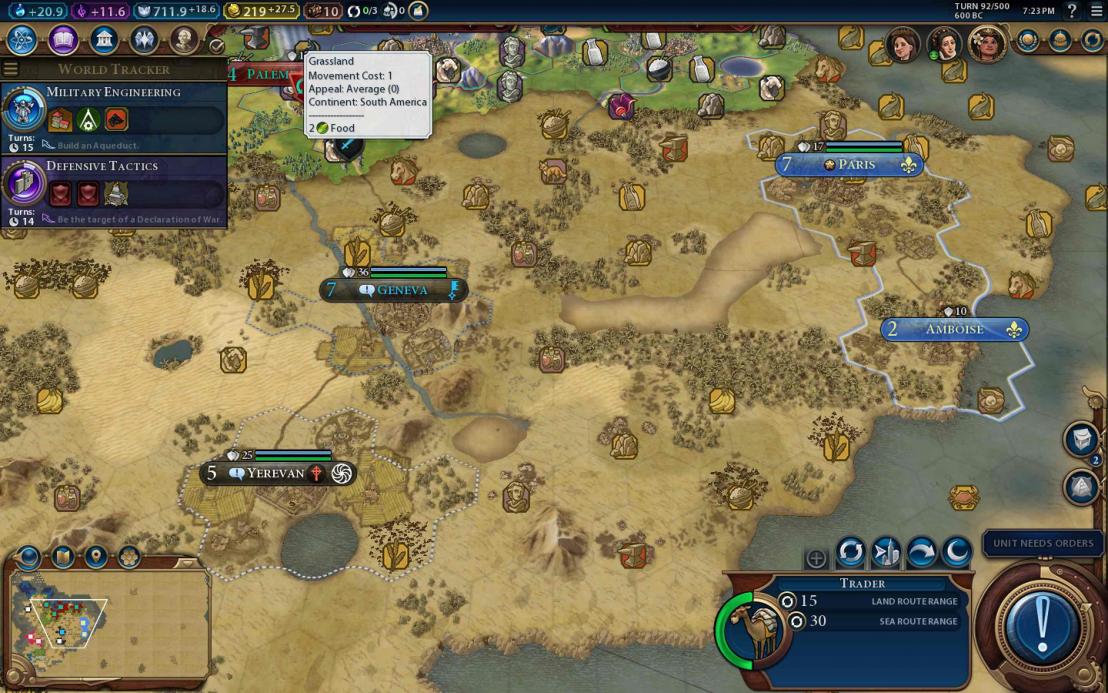This screenshot has width=1108, height=693.
Task: Open the map pins button above minimap
Action: (96, 556)
